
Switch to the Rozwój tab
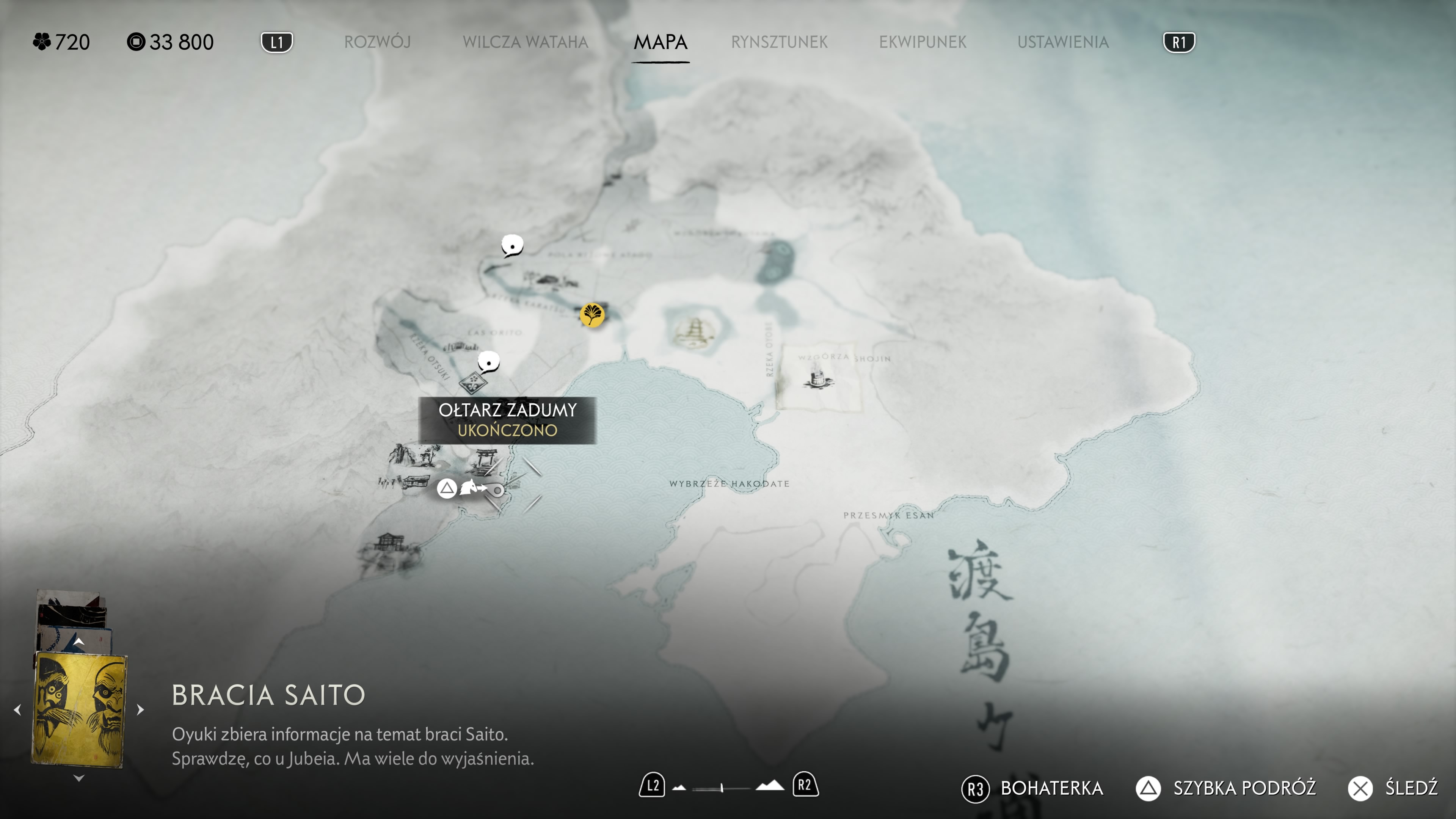(377, 42)
